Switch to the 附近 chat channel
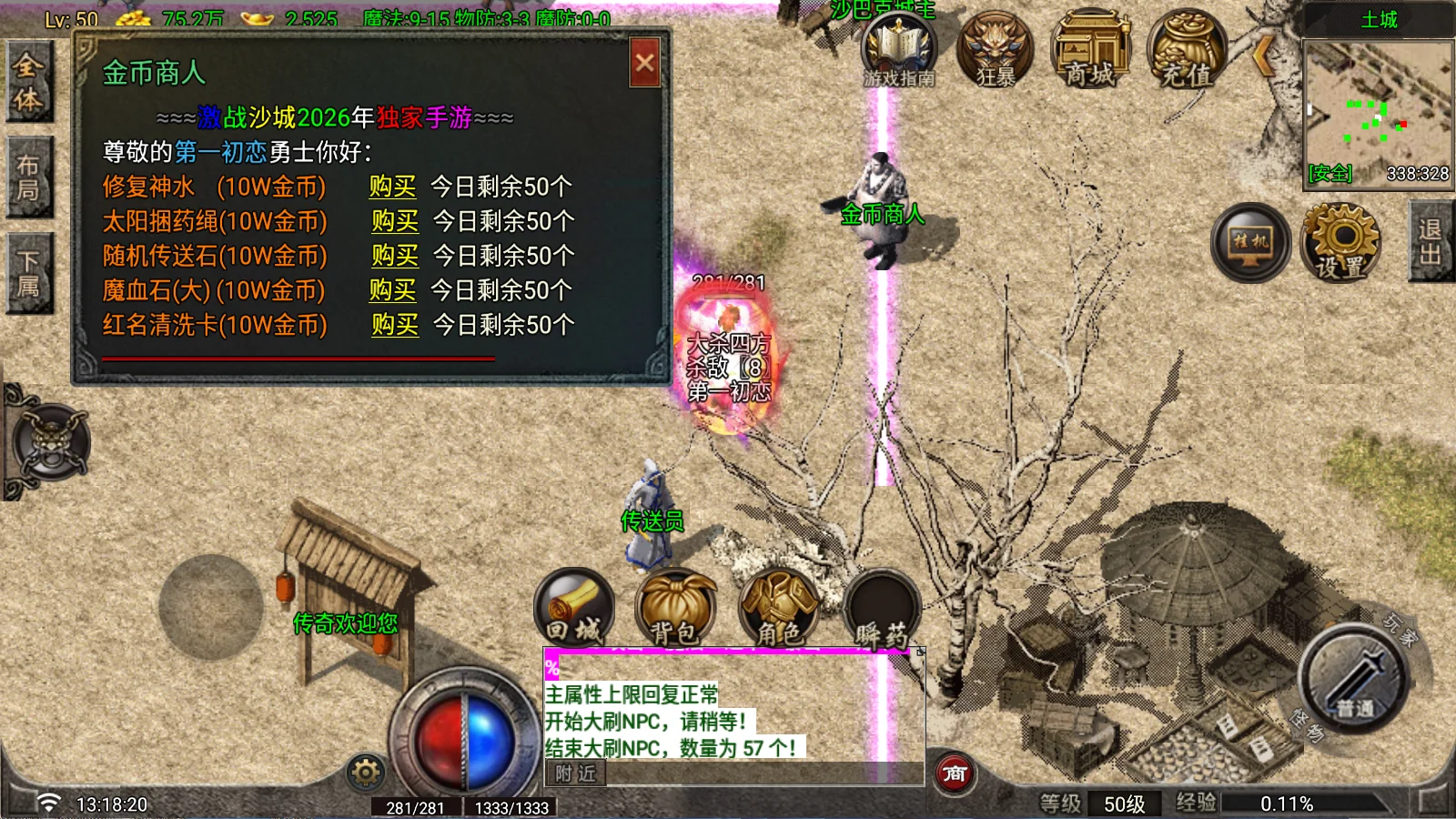1456x819 pixels. click(x=575, y=773)
